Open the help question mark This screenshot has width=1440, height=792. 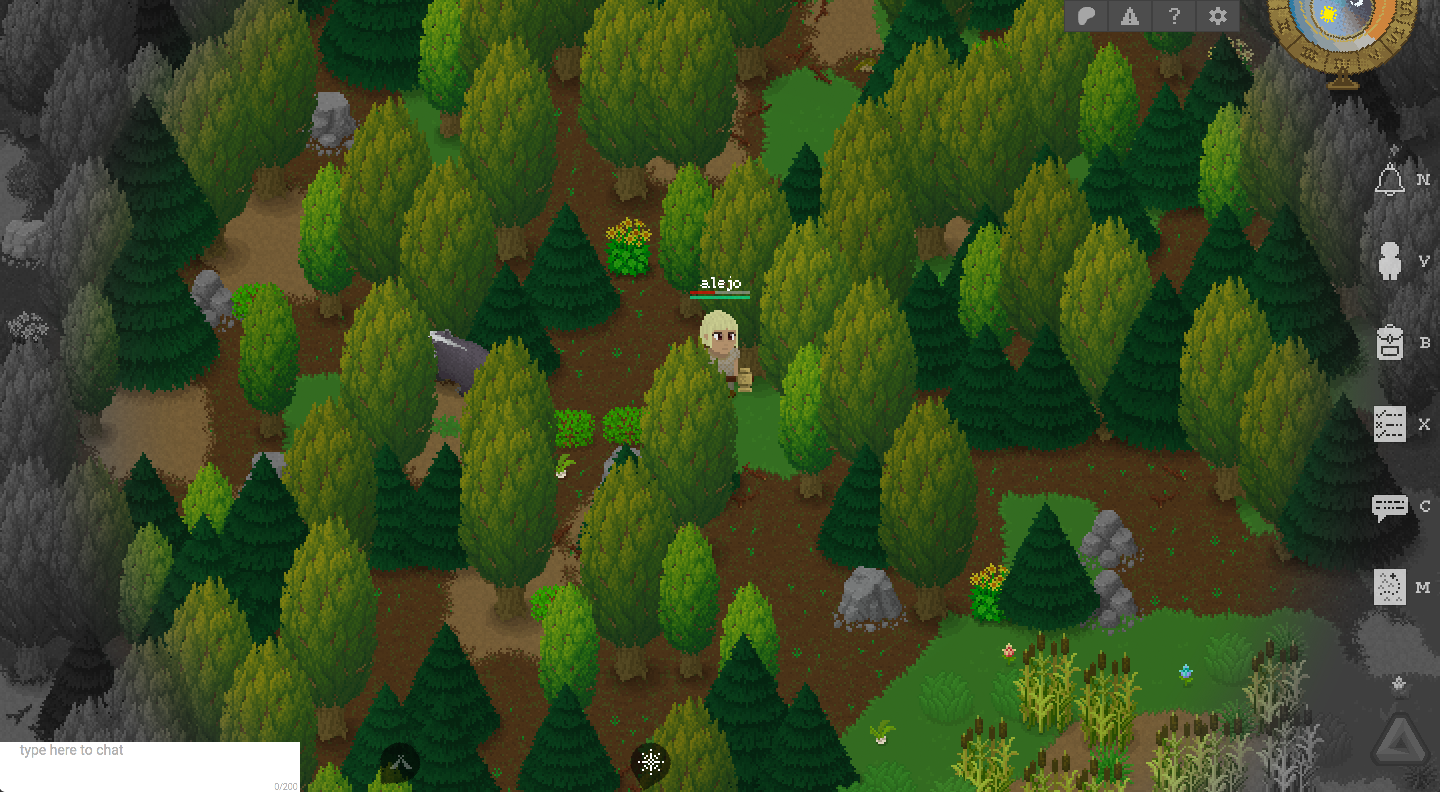tap(1173, 16)
